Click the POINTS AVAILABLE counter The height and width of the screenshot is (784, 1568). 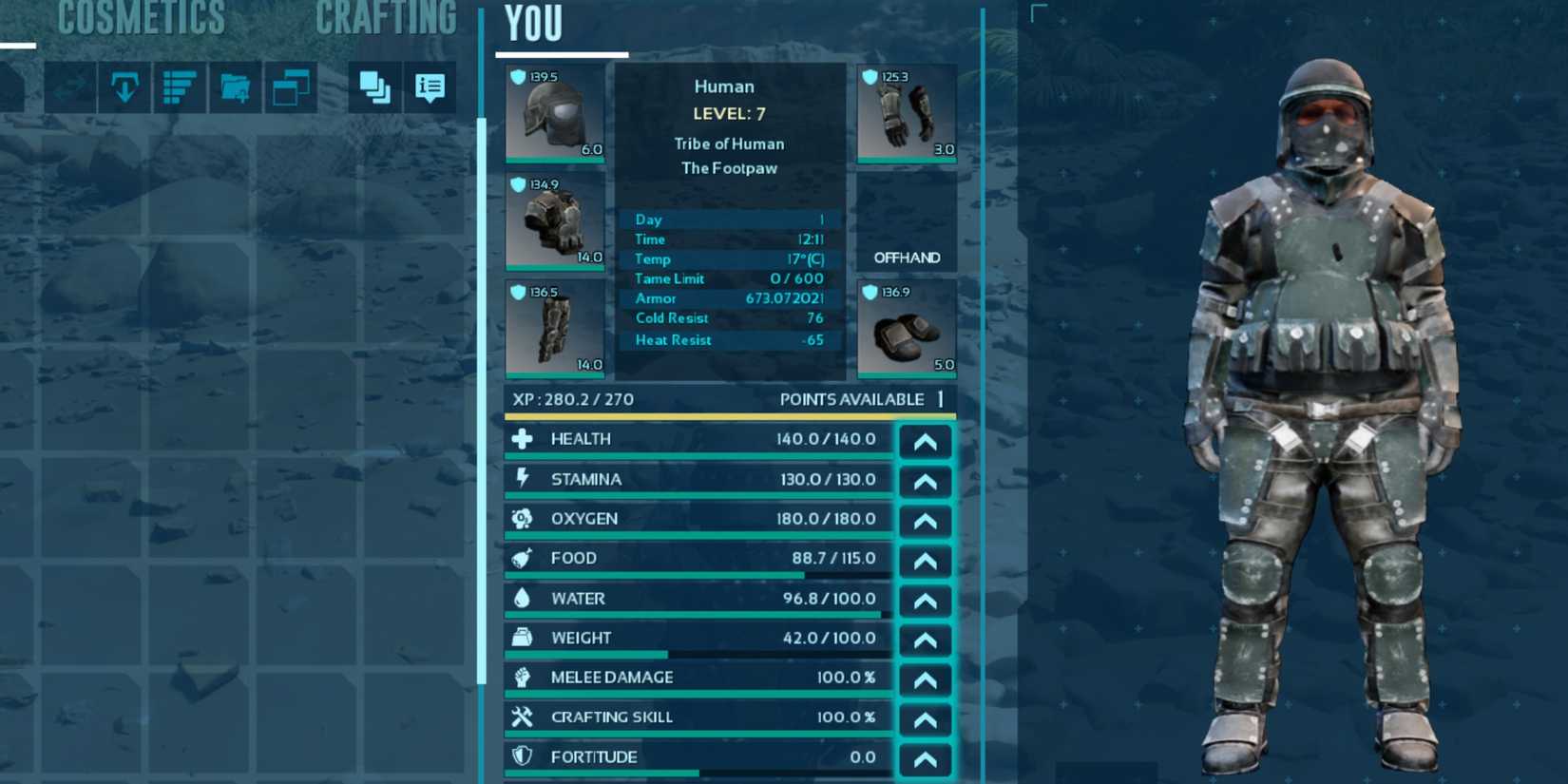point(854,399)
